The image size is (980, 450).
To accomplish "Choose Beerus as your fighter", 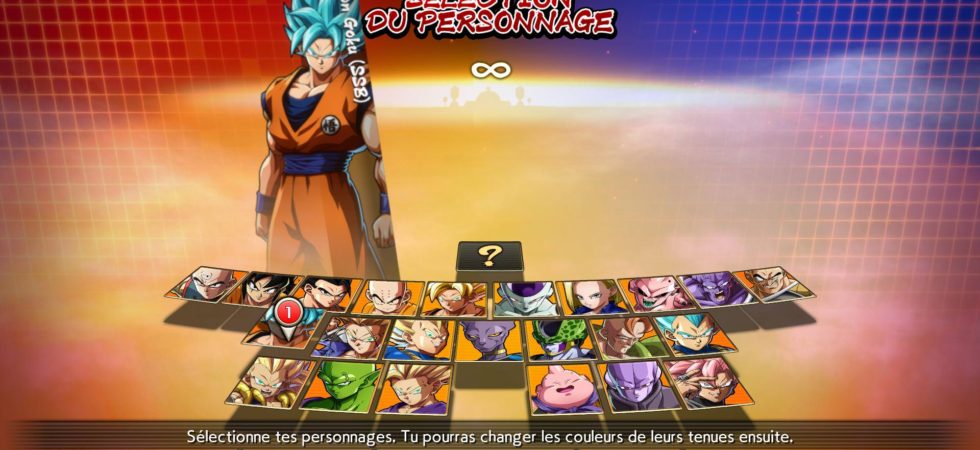I will [x=488, y=341].
